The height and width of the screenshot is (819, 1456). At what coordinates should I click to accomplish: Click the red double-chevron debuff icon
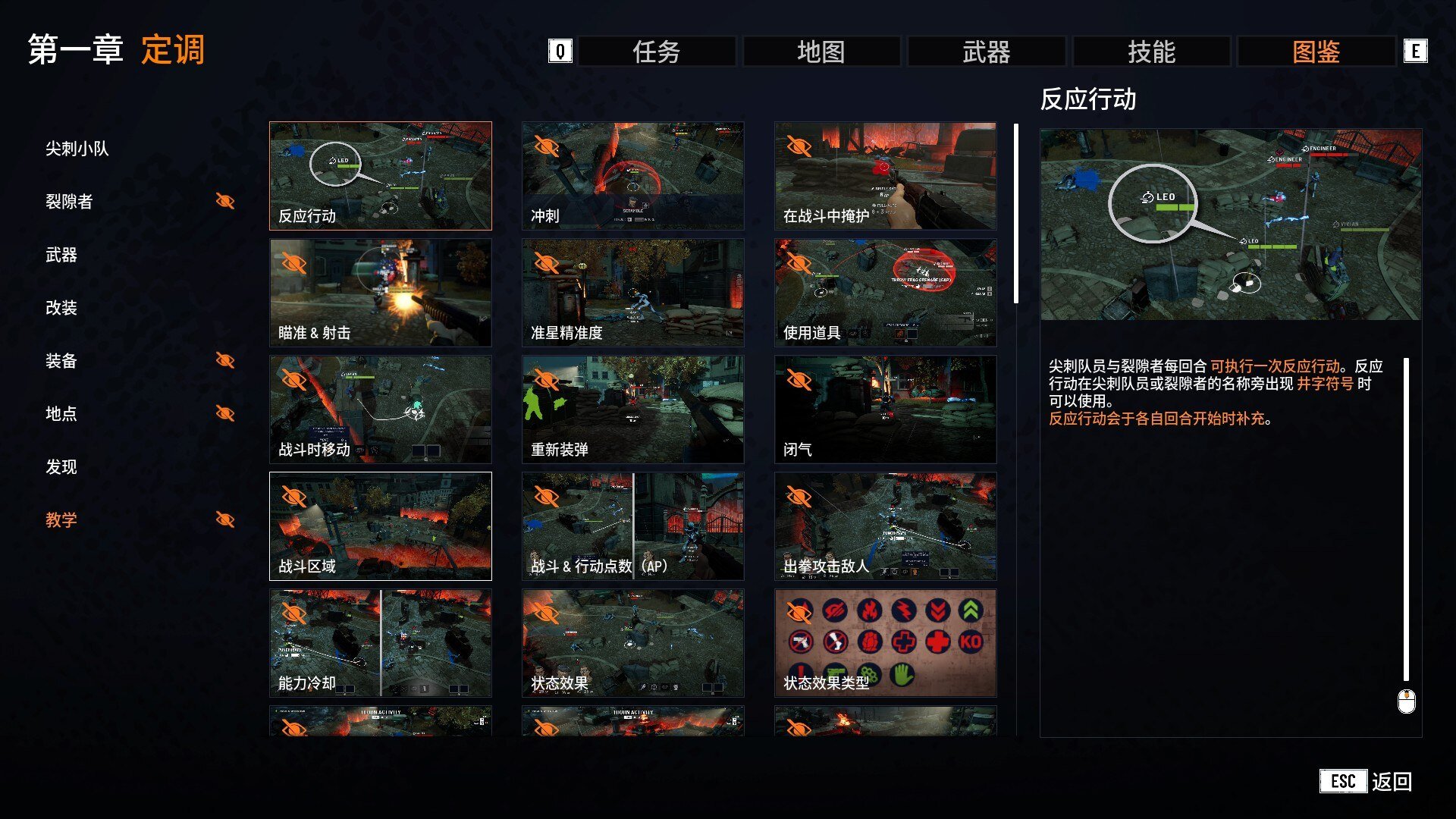(937, 610)
